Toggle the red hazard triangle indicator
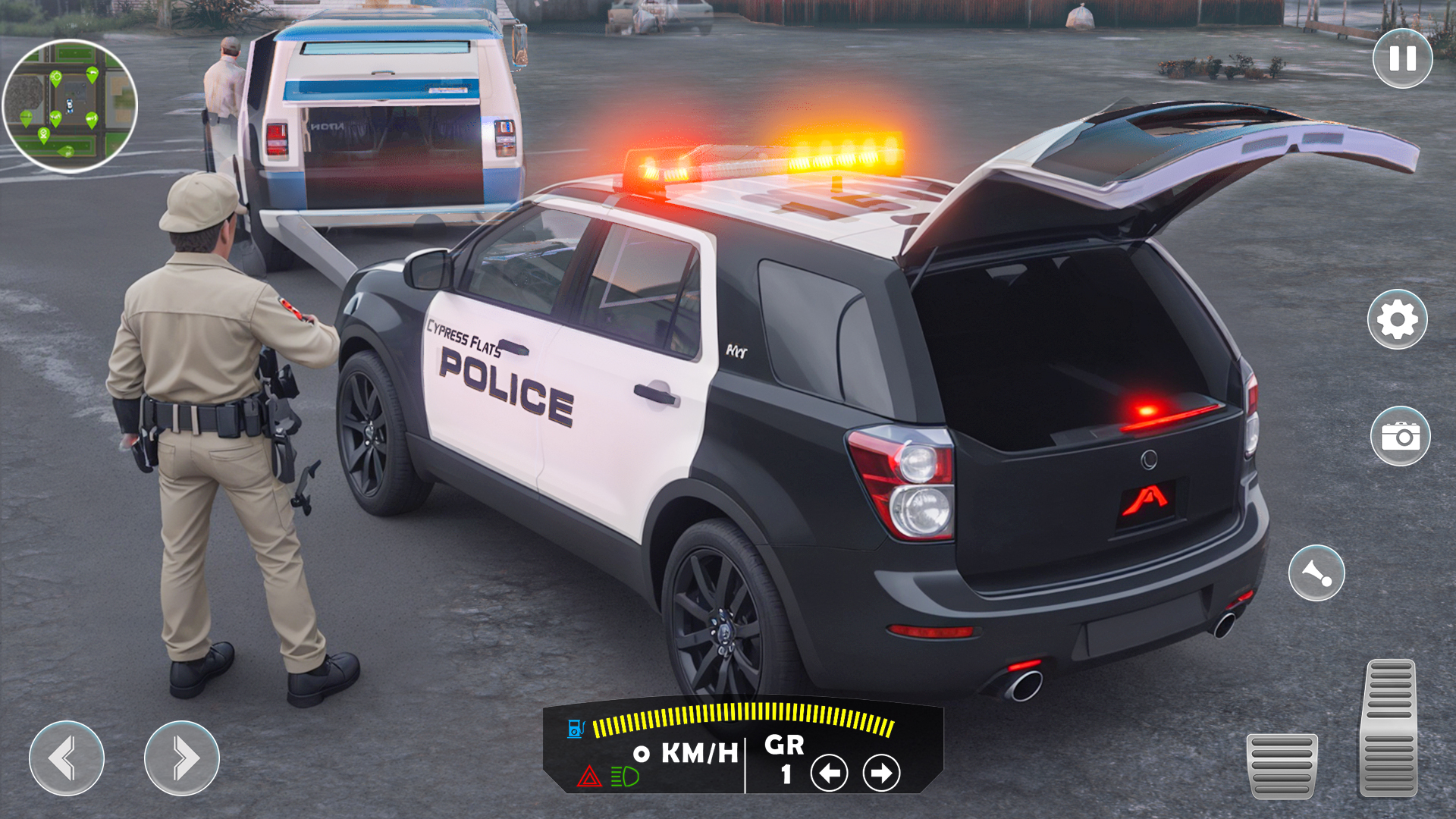The width and height of the screenshot is (1456, 819). coord(589,777)
